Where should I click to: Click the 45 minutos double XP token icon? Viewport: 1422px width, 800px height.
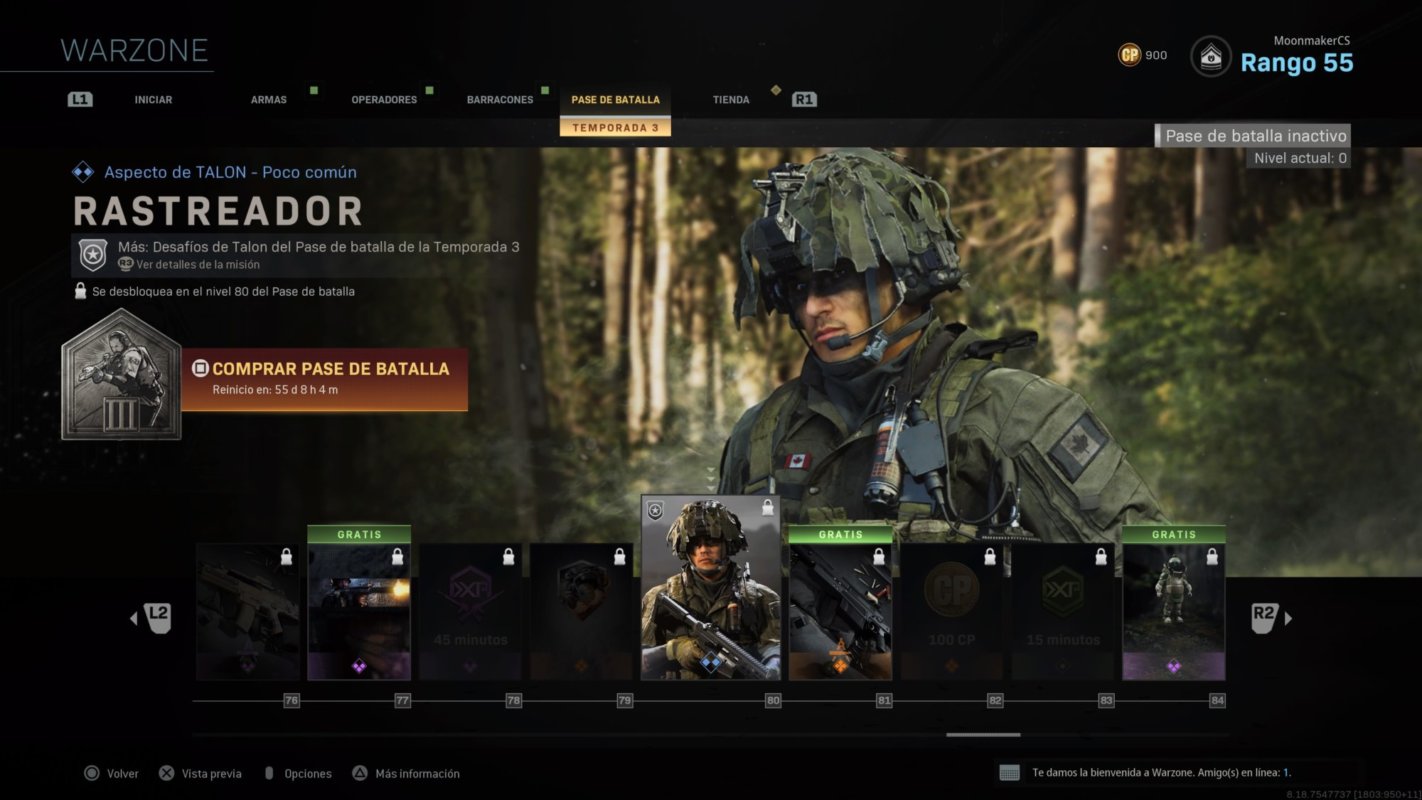[470, 595]
